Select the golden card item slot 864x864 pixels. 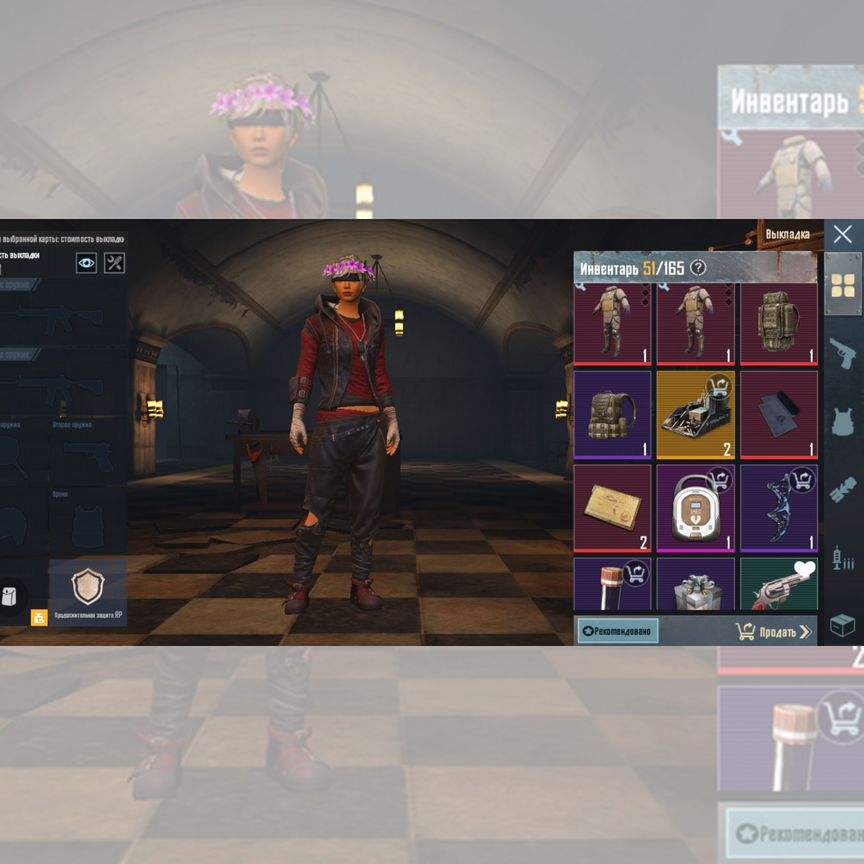(612, 508)
